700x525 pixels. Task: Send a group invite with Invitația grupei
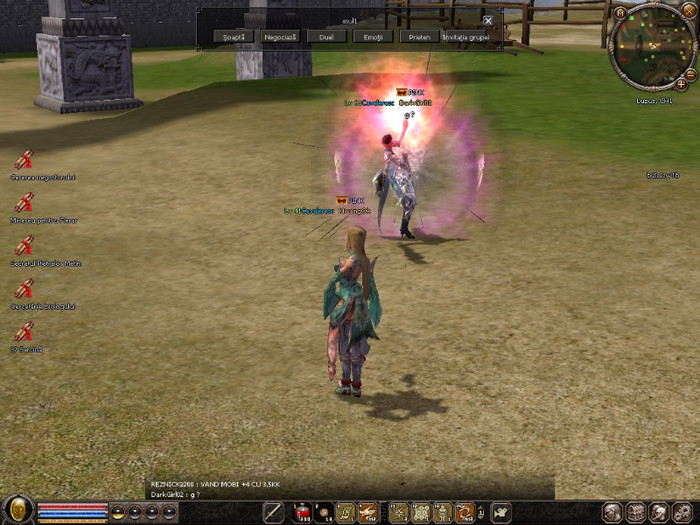click(466, 36)
